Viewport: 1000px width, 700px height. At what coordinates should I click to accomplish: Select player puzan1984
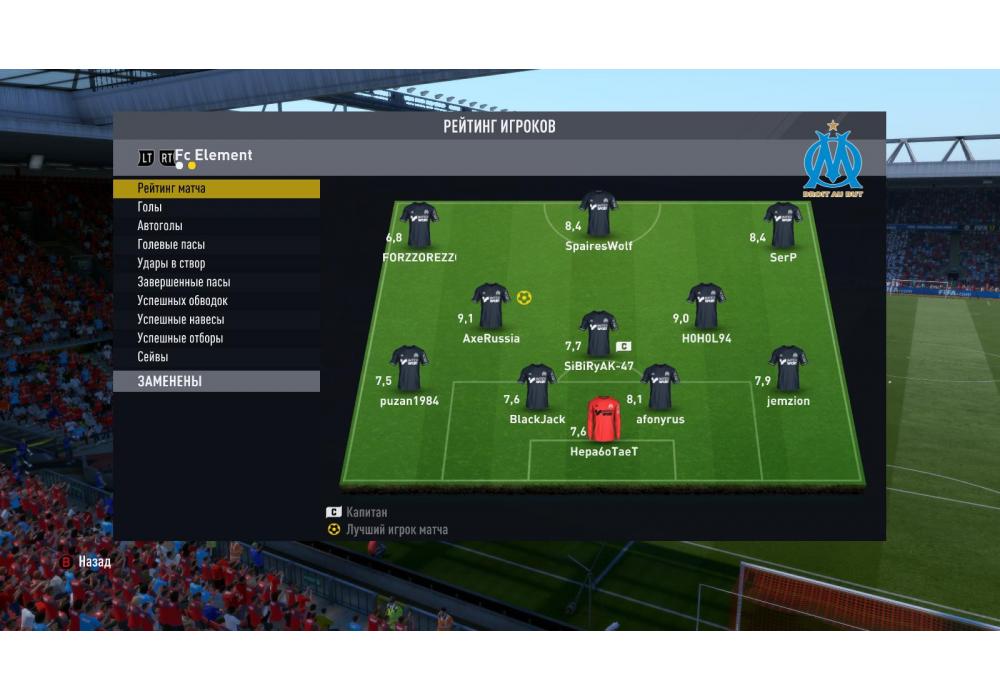click(409, 369)
